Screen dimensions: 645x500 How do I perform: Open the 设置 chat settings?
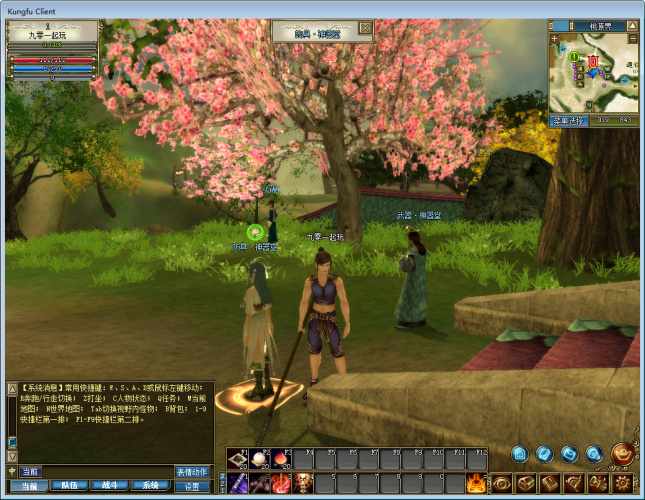(x=193, y=486)
